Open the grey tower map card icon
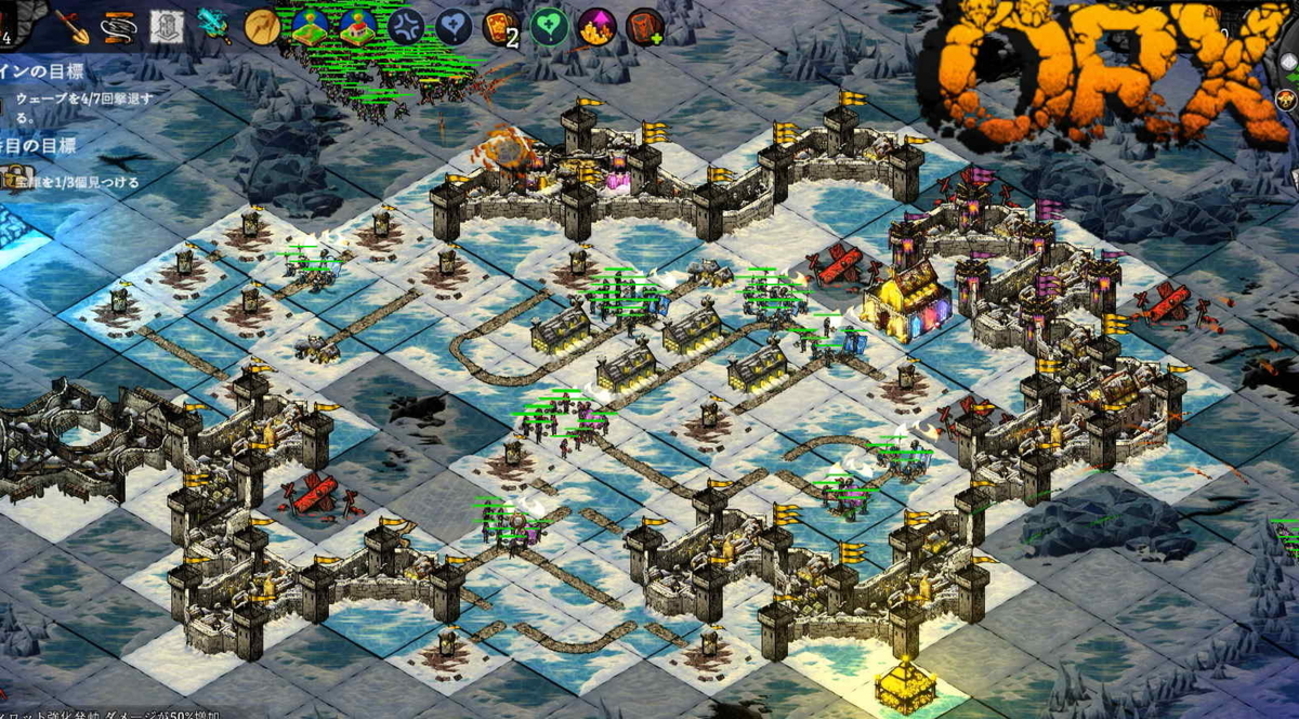This screenshot has height=719, width=1299. 166,27
